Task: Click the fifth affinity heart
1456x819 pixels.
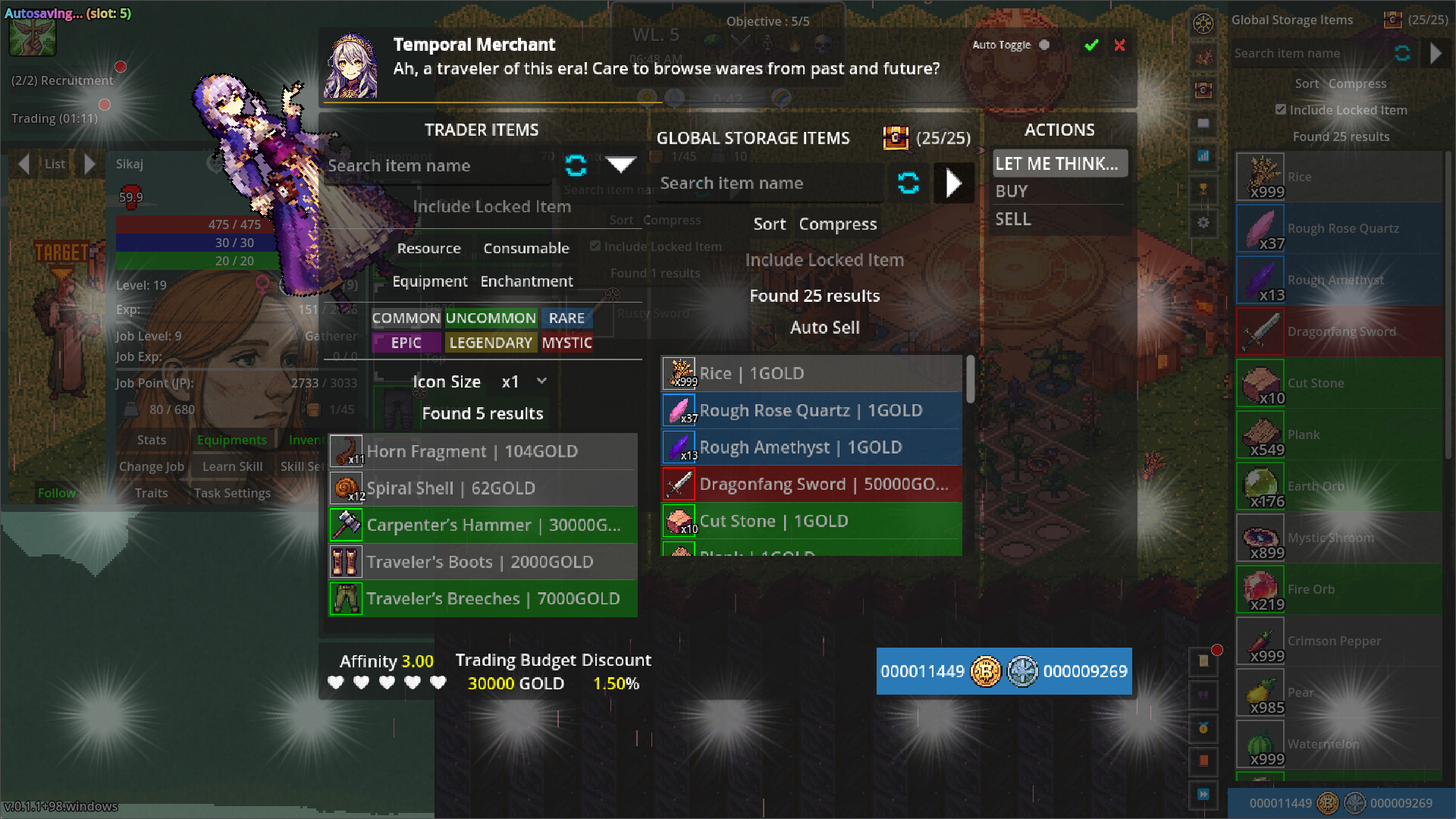Action: click(x=437, y=682)
